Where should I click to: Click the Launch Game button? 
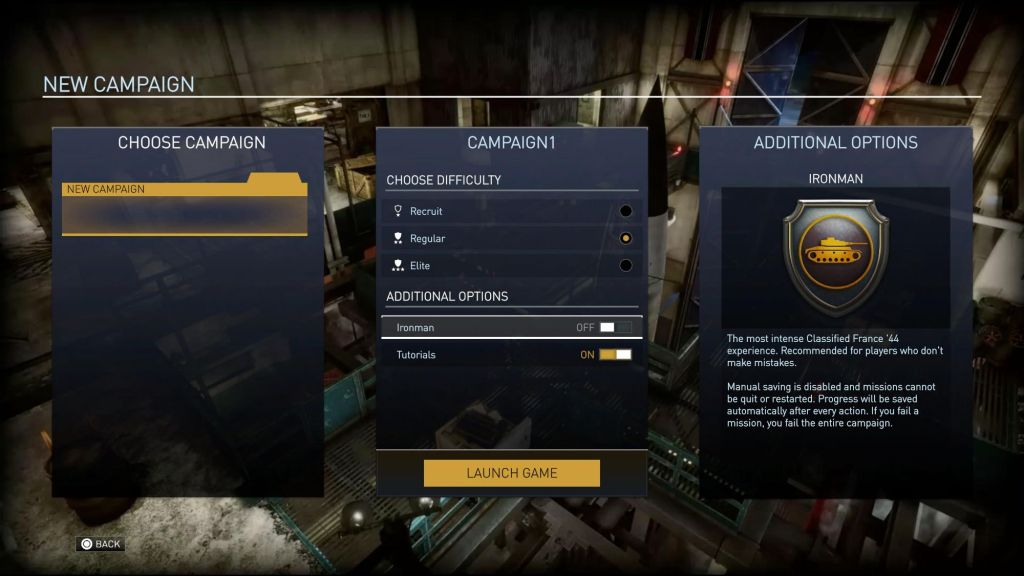512,473
